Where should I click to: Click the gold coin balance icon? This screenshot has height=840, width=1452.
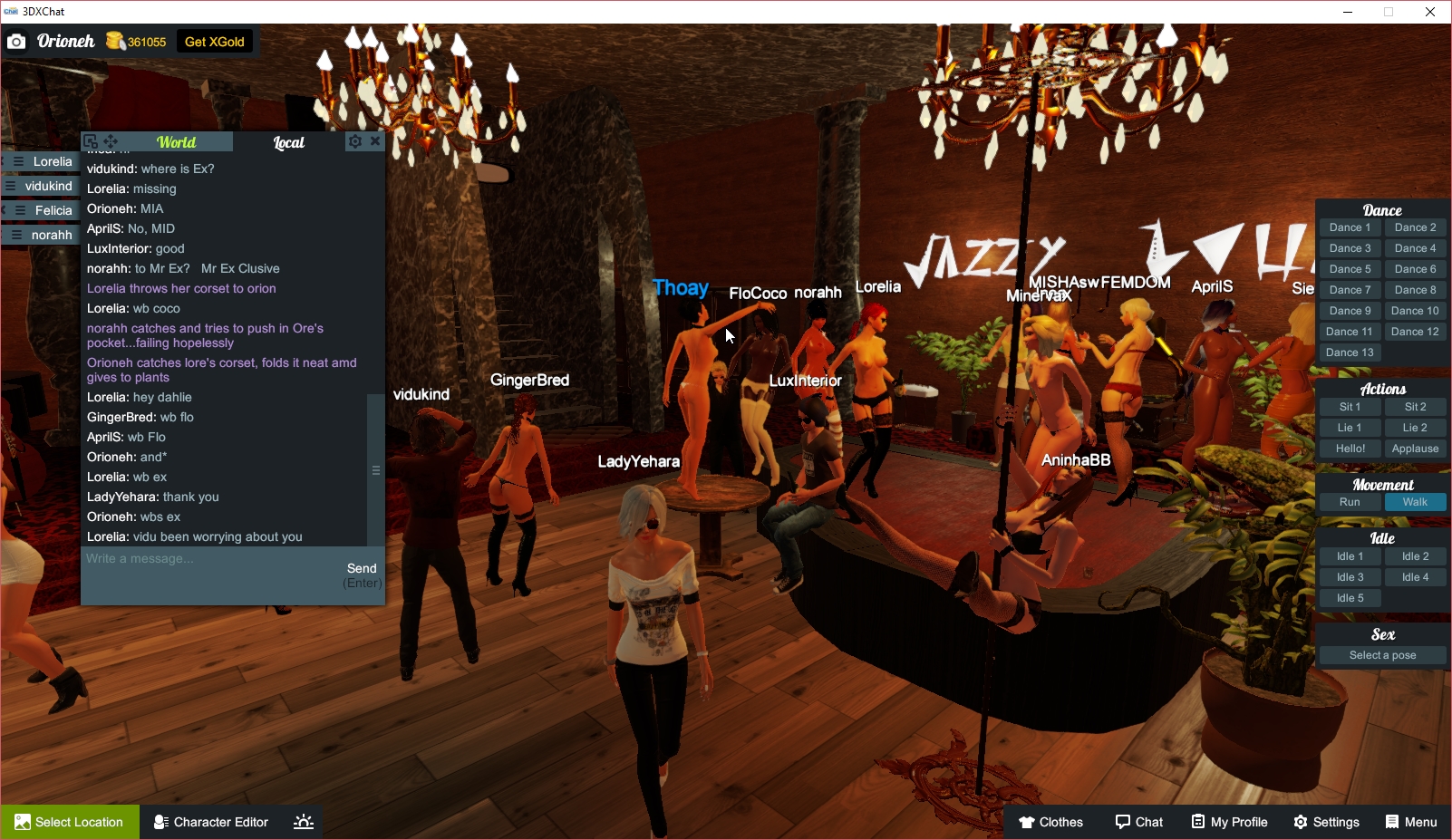[116, 41]
